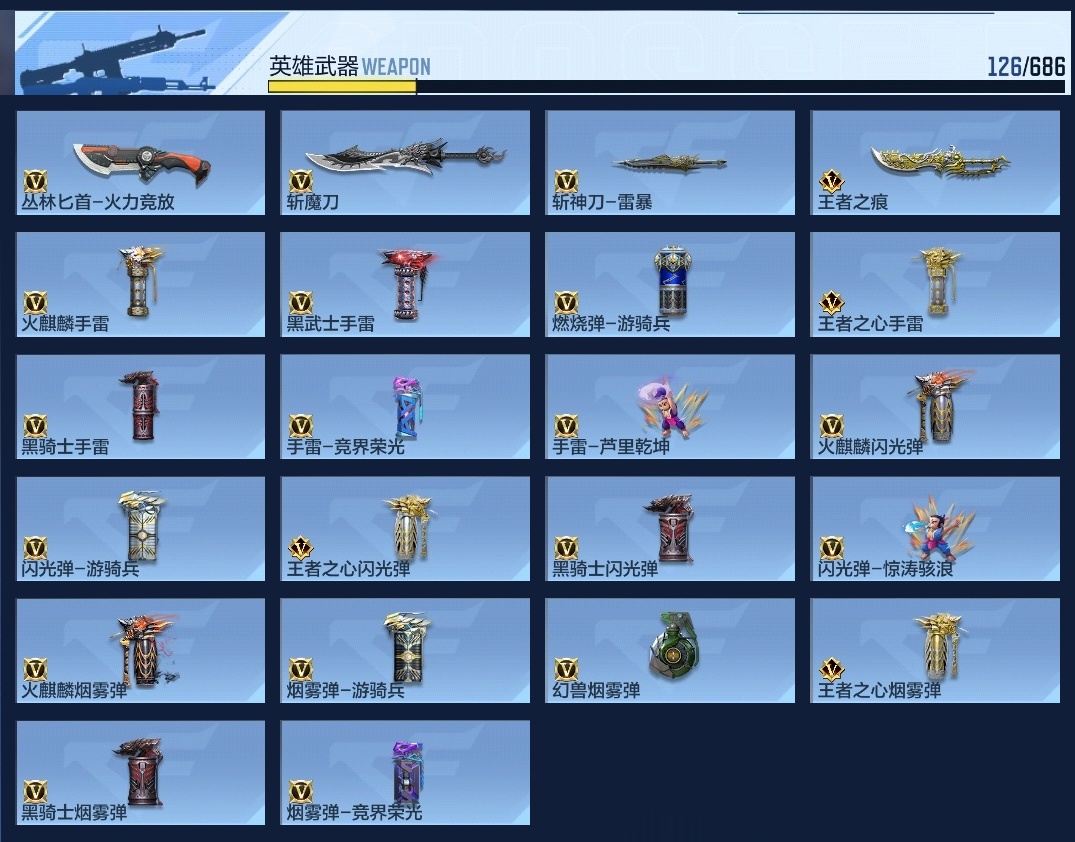Select the 火麒麟闪光弹 flashbang tile
Screen dimensions: 1075x842
point(935,406)
